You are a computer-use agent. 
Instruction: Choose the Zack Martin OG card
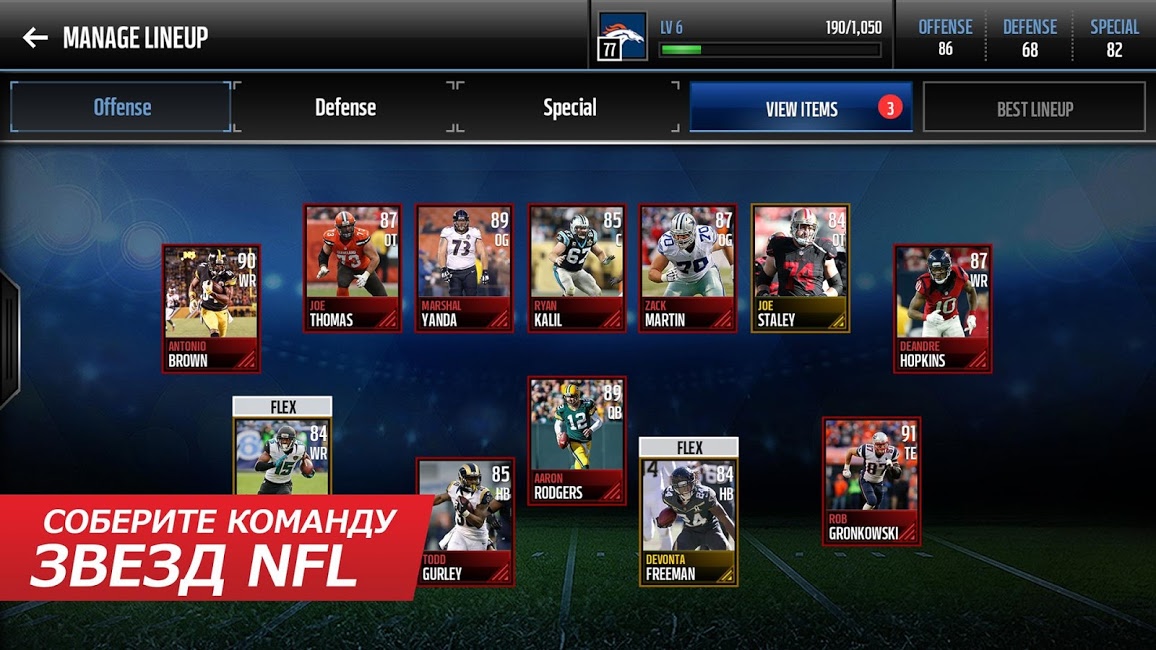coord(688,268)
